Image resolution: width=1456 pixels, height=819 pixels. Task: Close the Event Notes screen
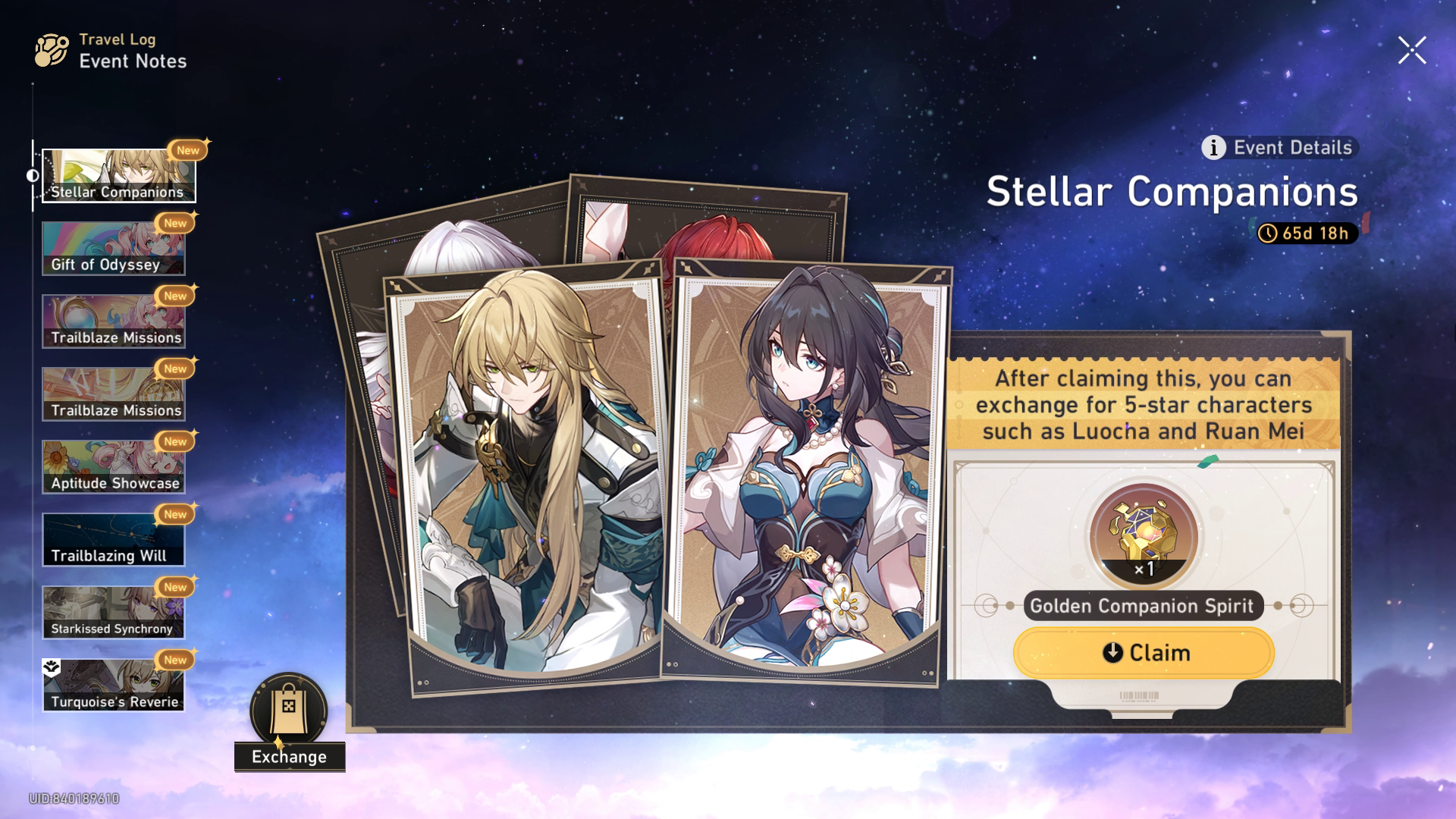(x=1411, y=50)
